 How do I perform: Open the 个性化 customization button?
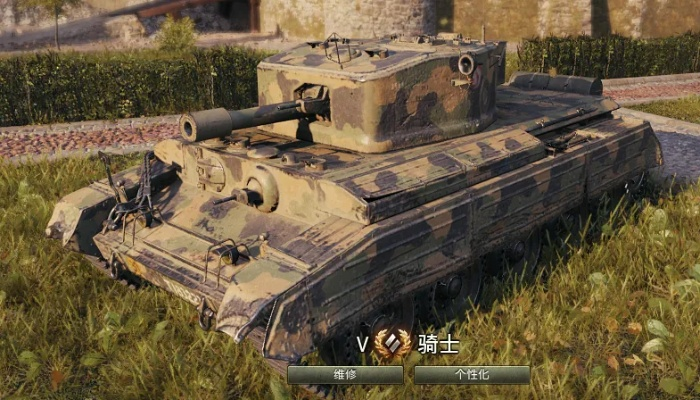click(x=472, y=375)
